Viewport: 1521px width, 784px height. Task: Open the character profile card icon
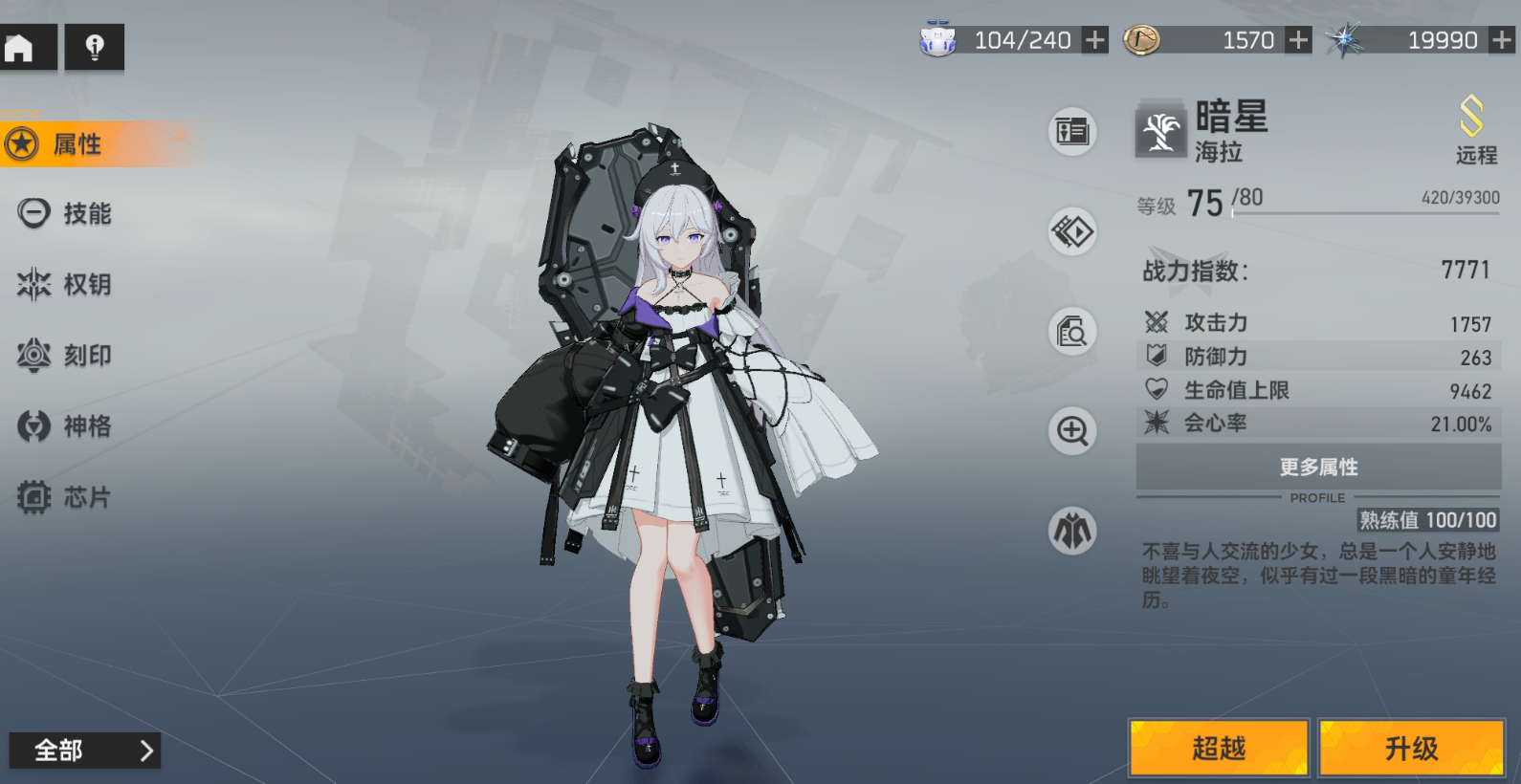point(1072,131)
